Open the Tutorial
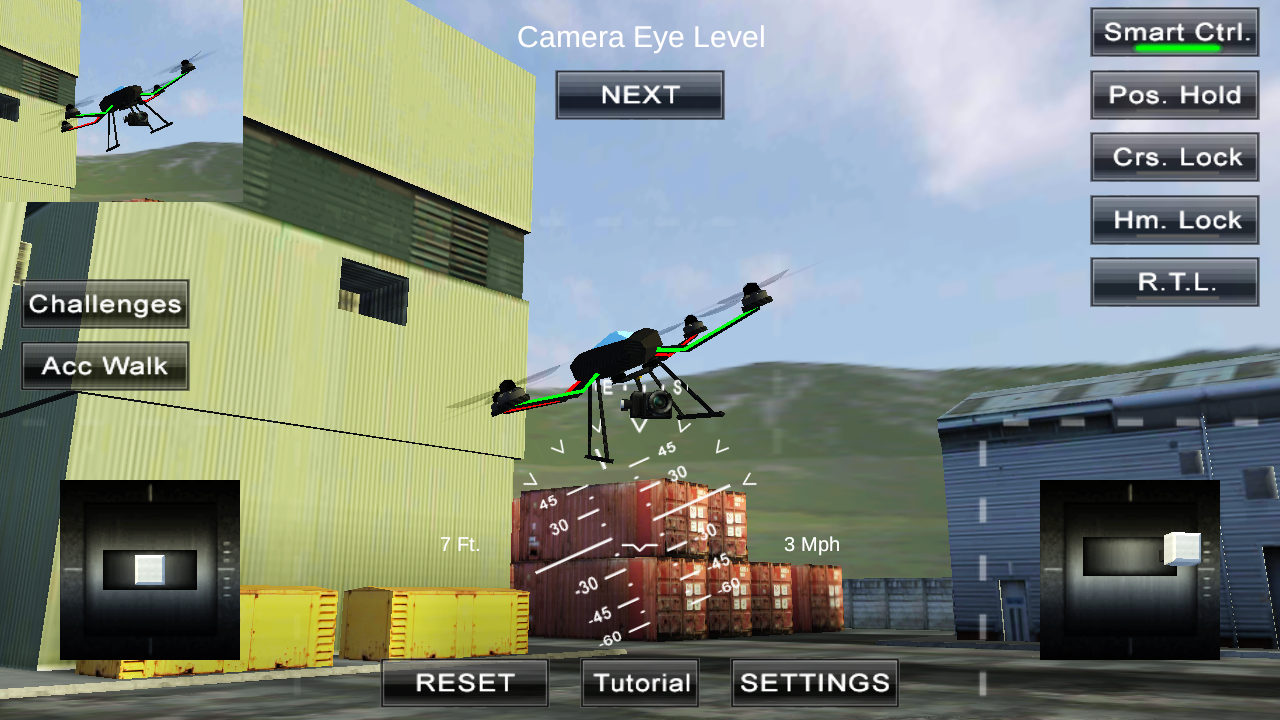The height and width of the screenshot is (720, 1280). (639, 683)
